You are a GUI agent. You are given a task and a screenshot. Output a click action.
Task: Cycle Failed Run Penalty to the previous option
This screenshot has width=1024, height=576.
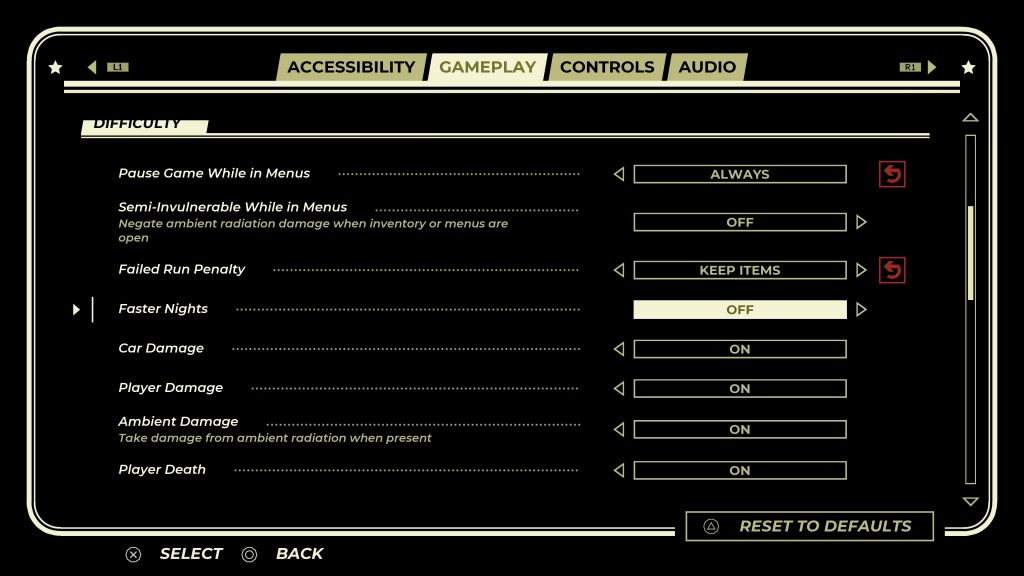click(x=618, y=270)
